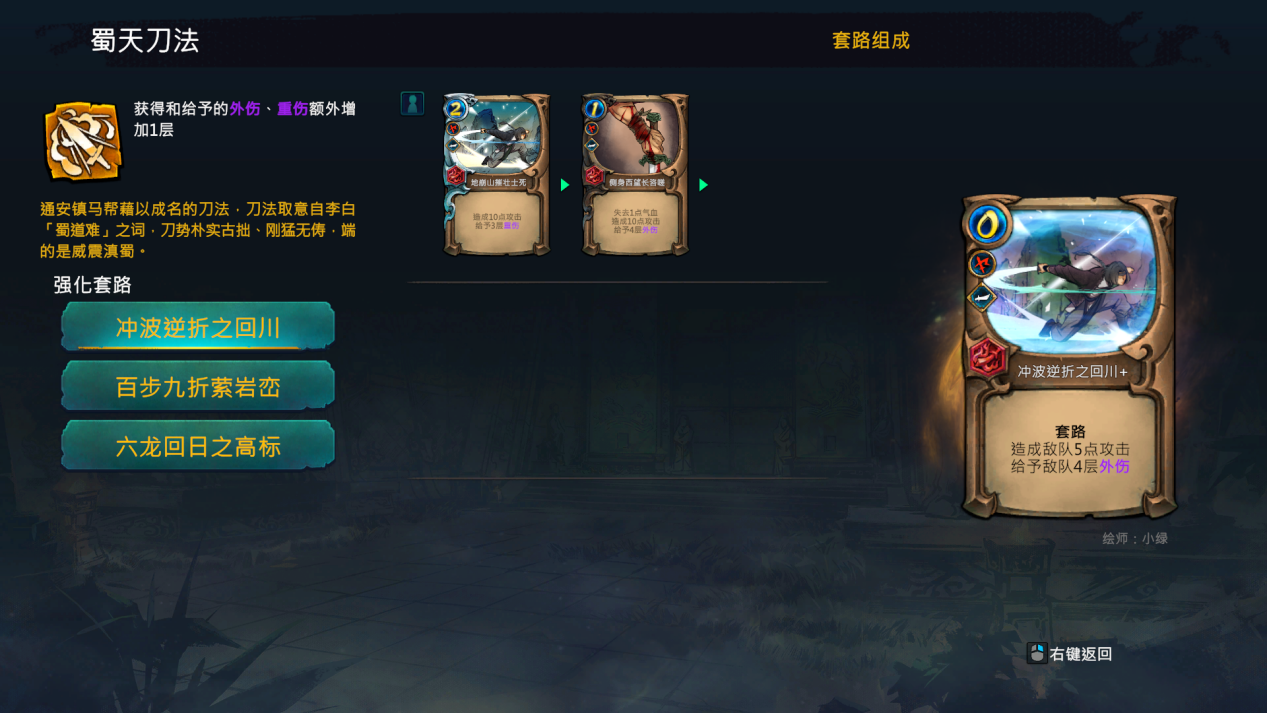Inspect the large 冲波逆折之回川+ card
The height and width of the screenshot is (713, 1267).
(1069, 357)
